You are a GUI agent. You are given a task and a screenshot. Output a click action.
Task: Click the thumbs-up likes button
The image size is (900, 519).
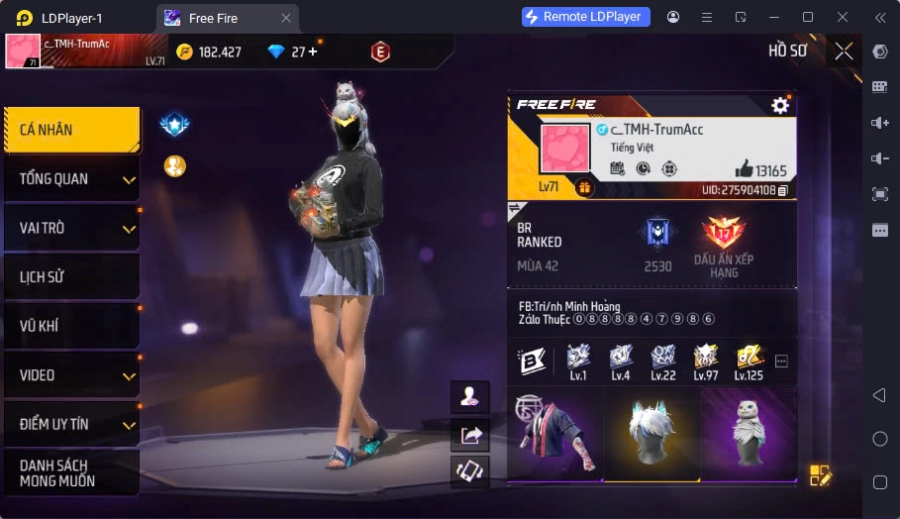pos(744,169)
